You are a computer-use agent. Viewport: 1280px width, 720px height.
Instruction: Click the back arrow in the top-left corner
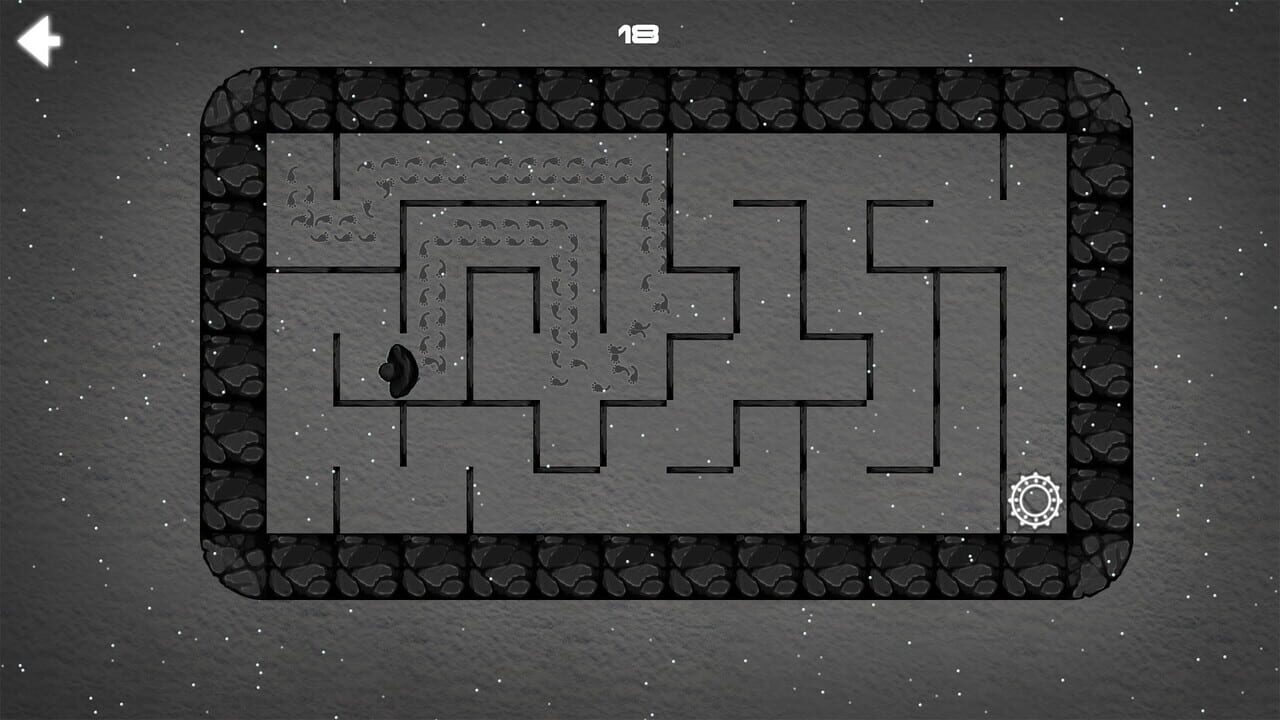point(40,41)
